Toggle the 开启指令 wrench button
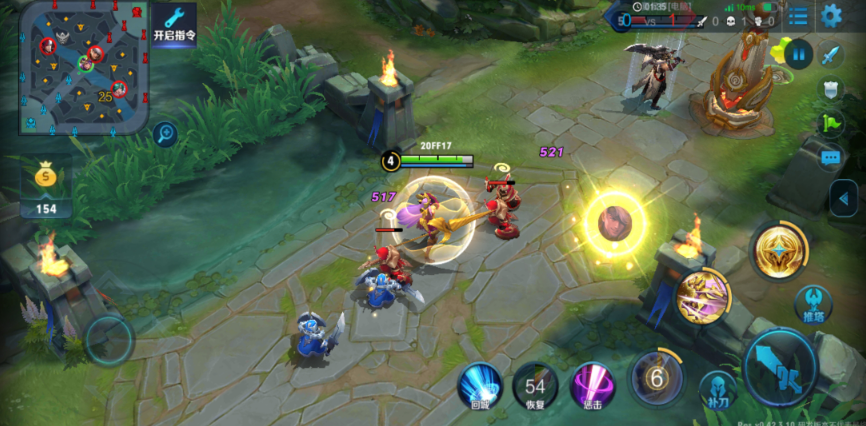Image resolution: width=866 pixels, height=426 pixels. [x=174, y=24]
